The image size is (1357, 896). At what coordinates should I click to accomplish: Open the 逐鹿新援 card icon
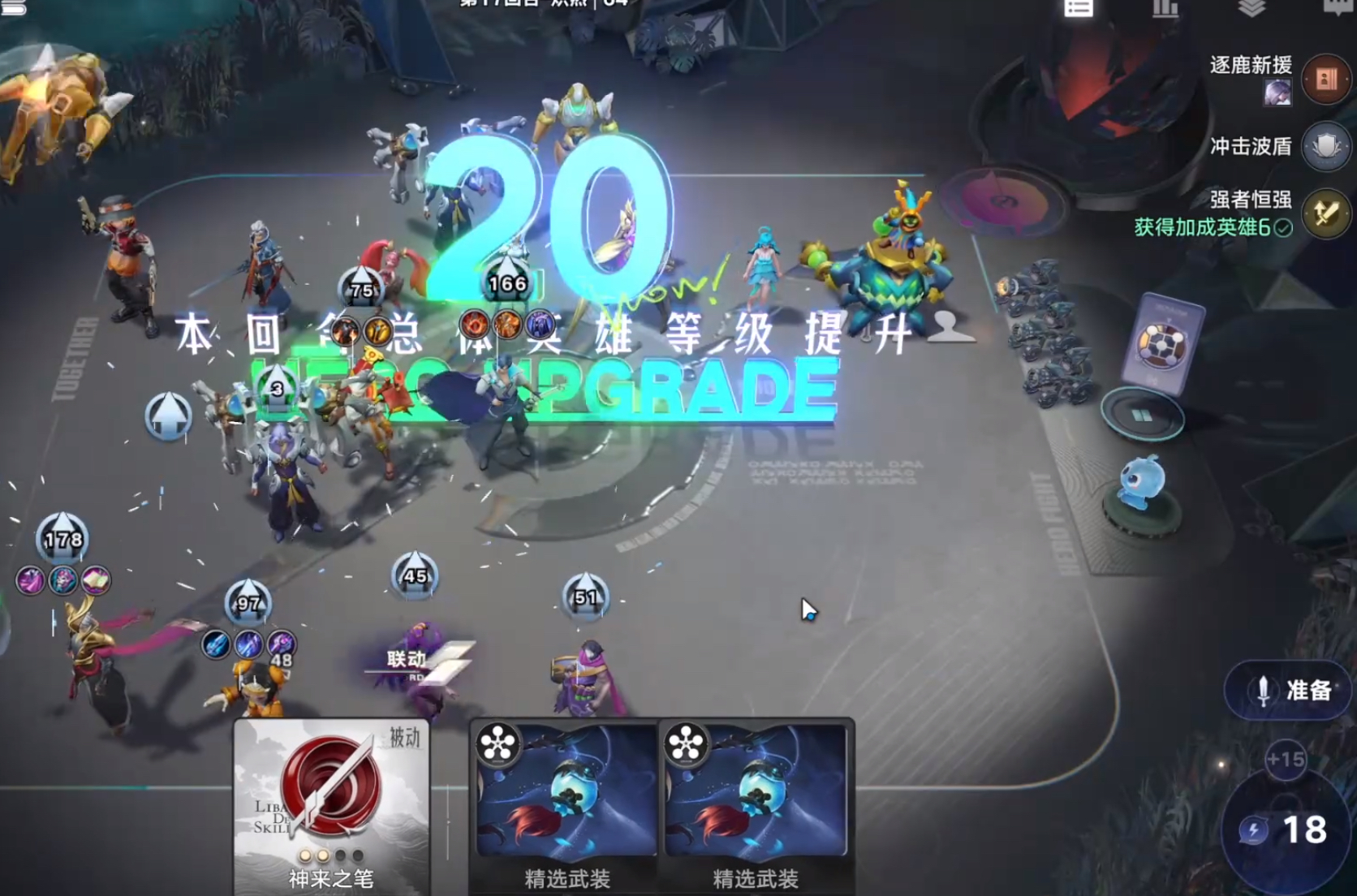tap(1326, 79)
